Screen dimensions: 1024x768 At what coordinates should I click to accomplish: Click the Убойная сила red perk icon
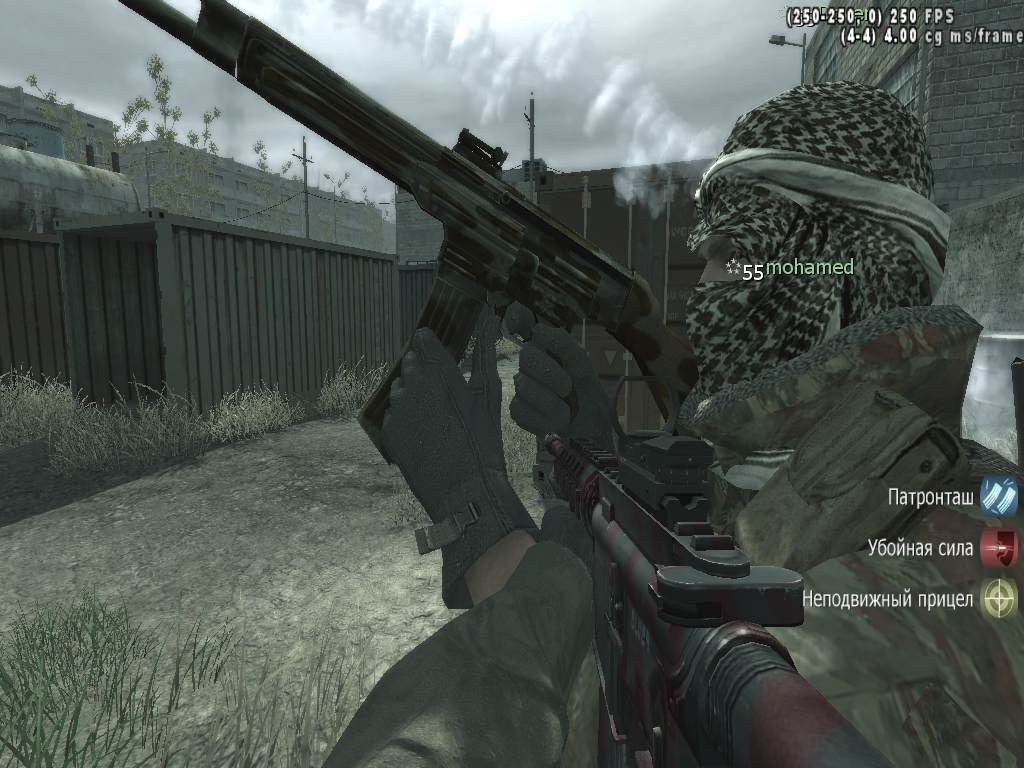pos(998,548)
